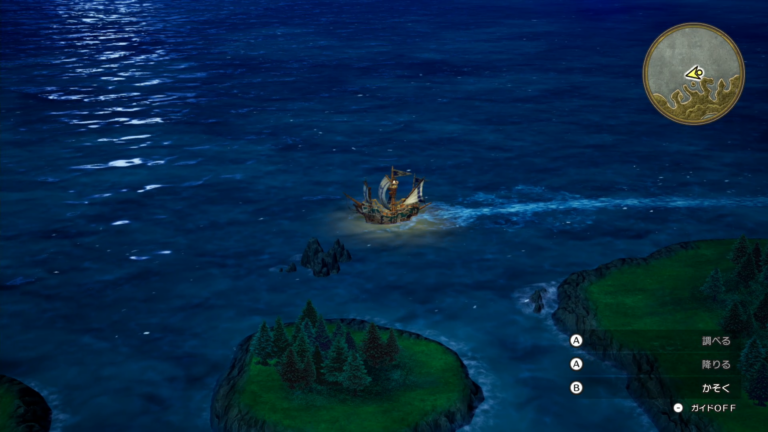This screenshot has height=432, width=768.
Task: Click the yellow ship marker on the minimap
Action: 694,72
